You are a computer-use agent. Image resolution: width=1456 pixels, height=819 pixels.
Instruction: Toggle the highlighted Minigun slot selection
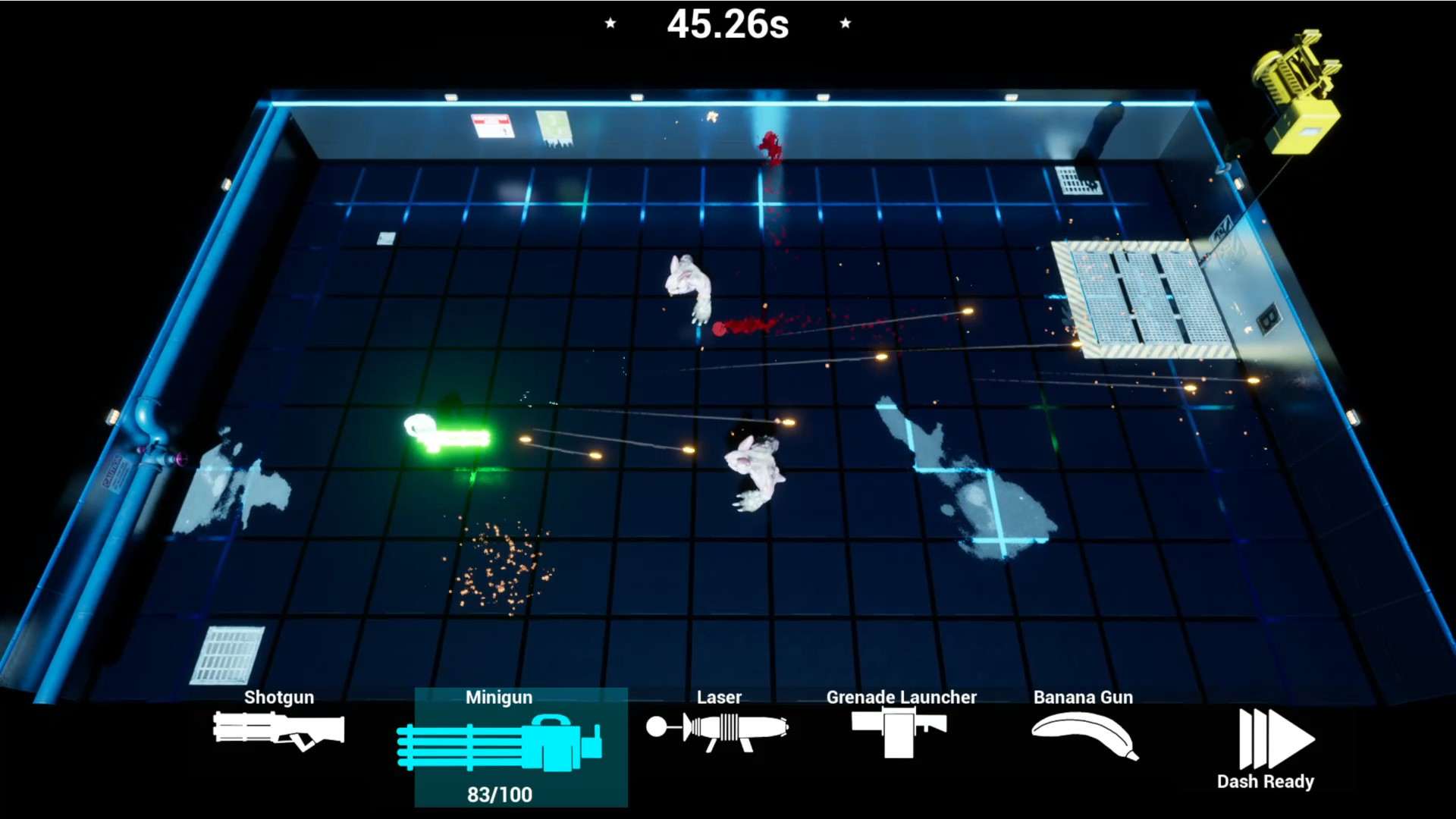point(519,747)
